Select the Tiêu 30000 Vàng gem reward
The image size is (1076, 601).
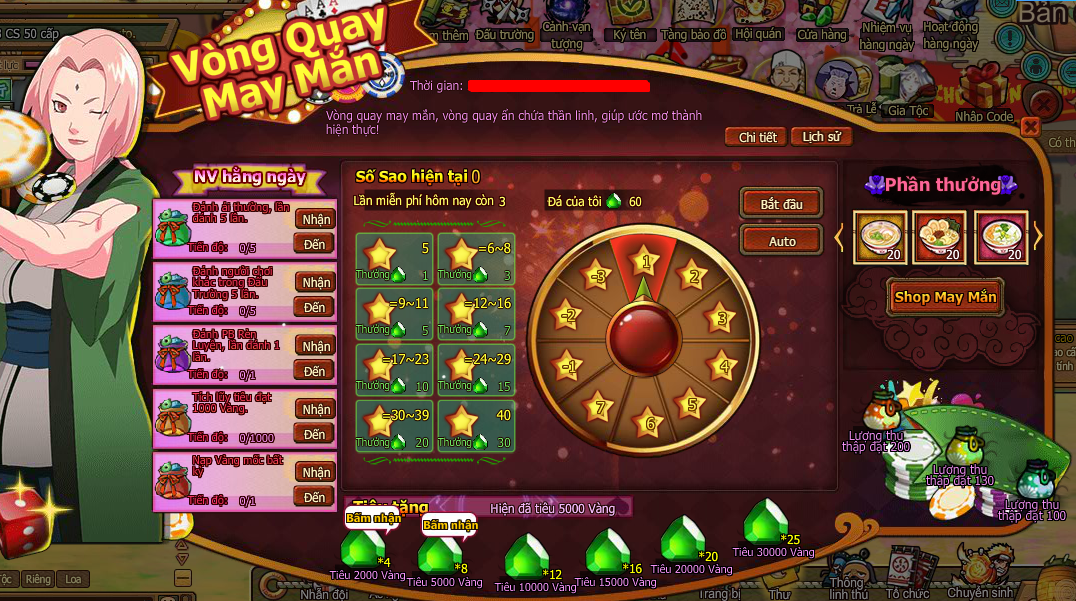coord(766,522)
